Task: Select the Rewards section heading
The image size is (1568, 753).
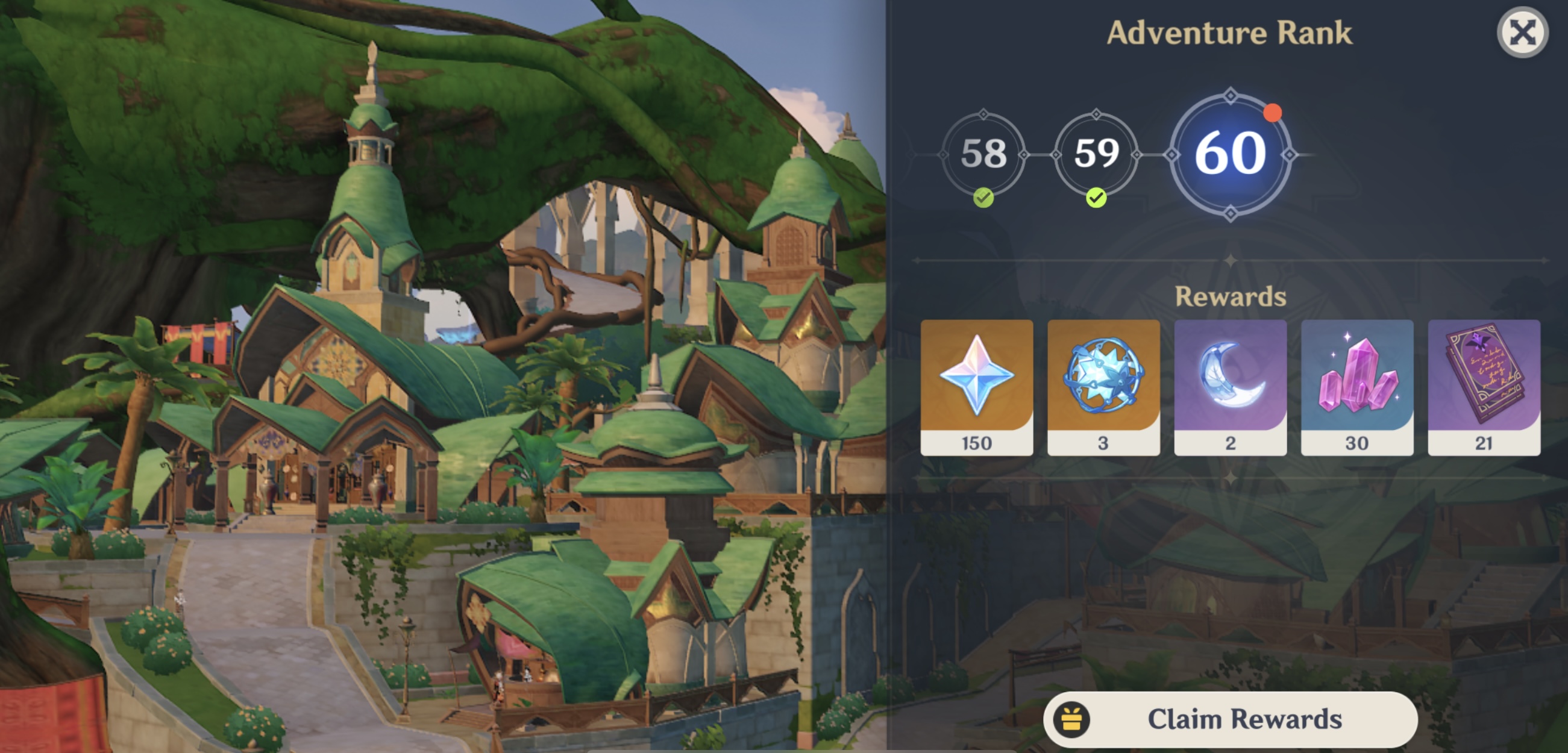Action: (x=1230, y=298)
